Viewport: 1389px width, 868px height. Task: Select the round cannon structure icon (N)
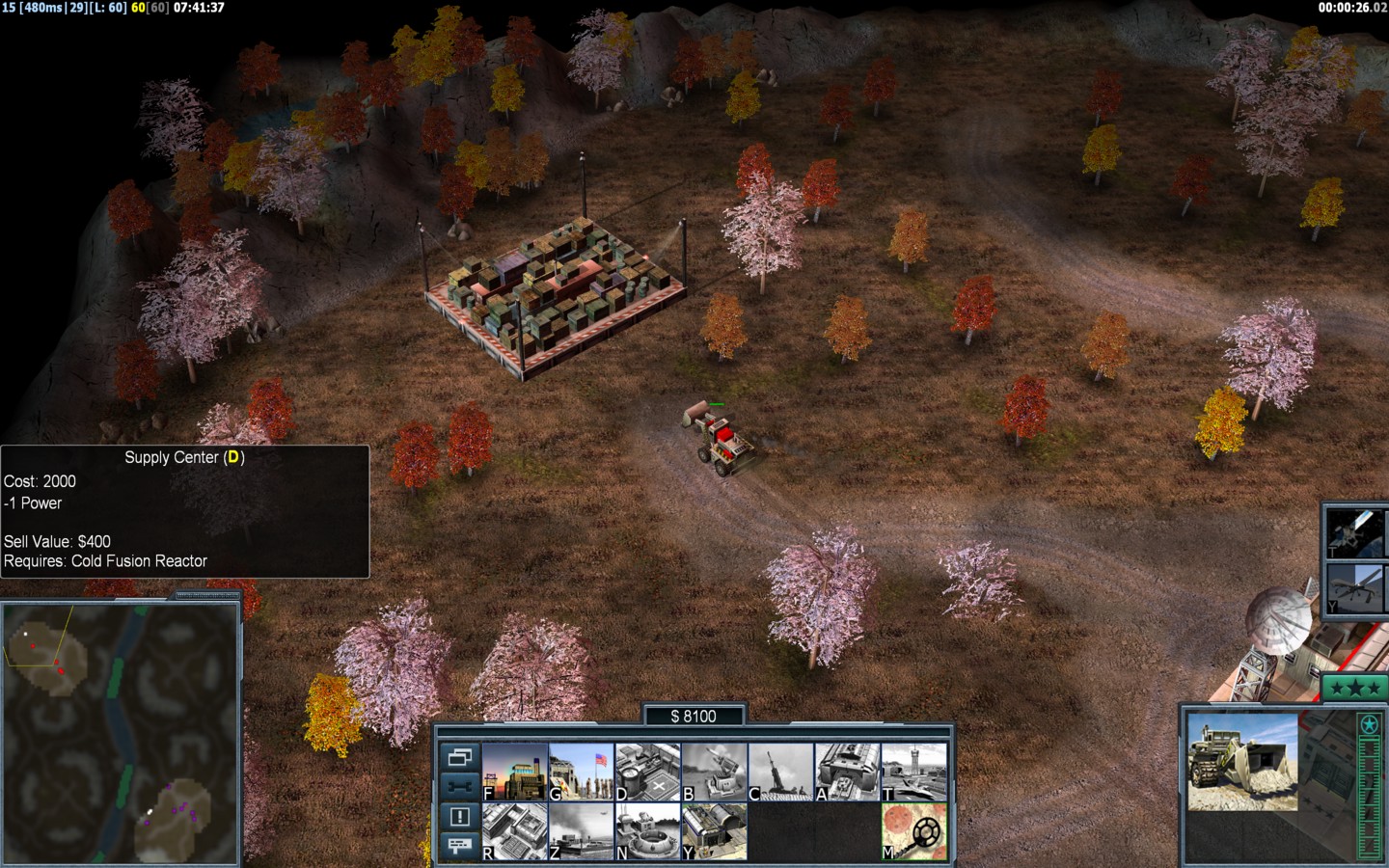648,831
